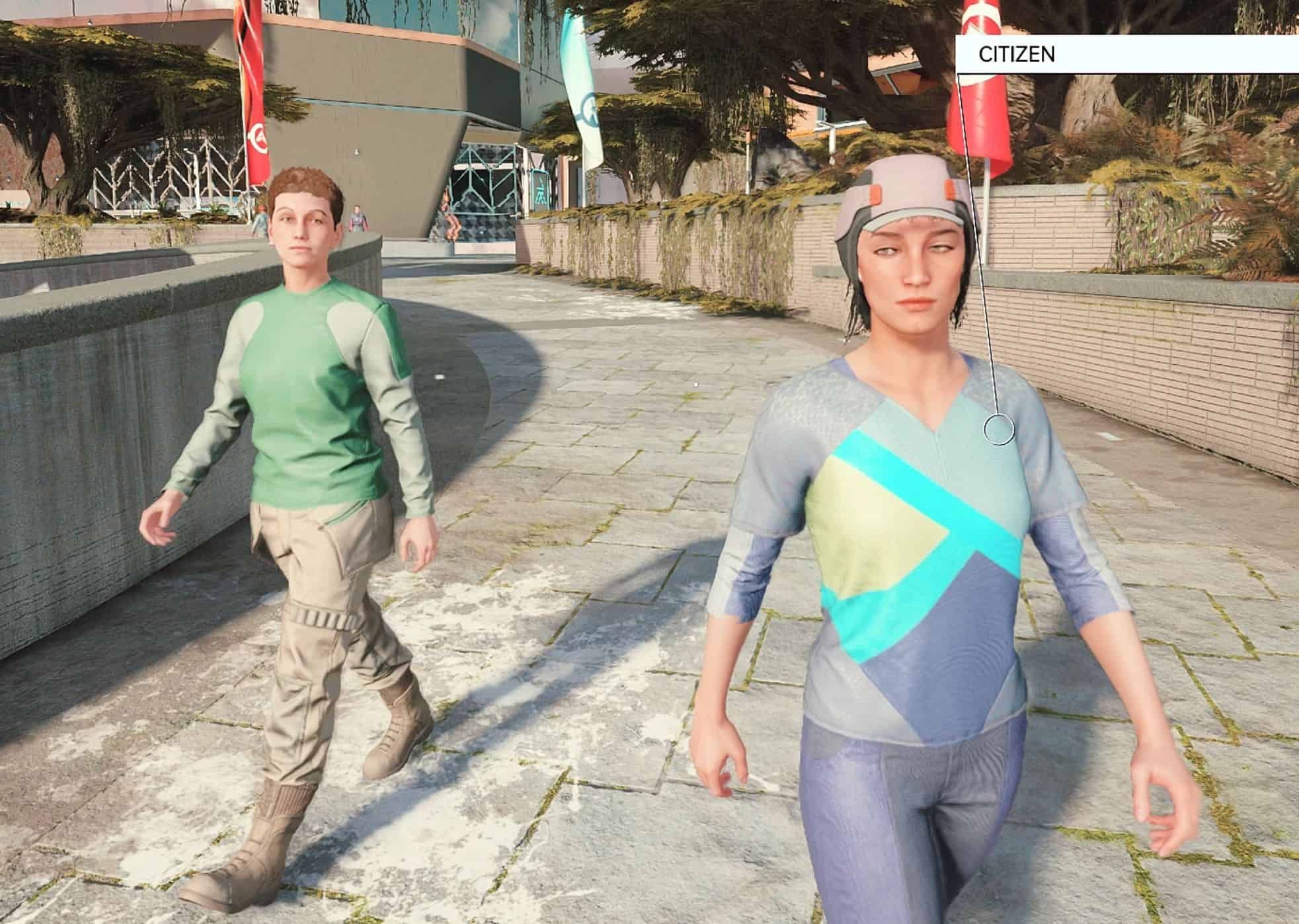The image size is (1299, 924).
Task: Select the circular target marker on the citizen
Action: (x=998, y=430)
